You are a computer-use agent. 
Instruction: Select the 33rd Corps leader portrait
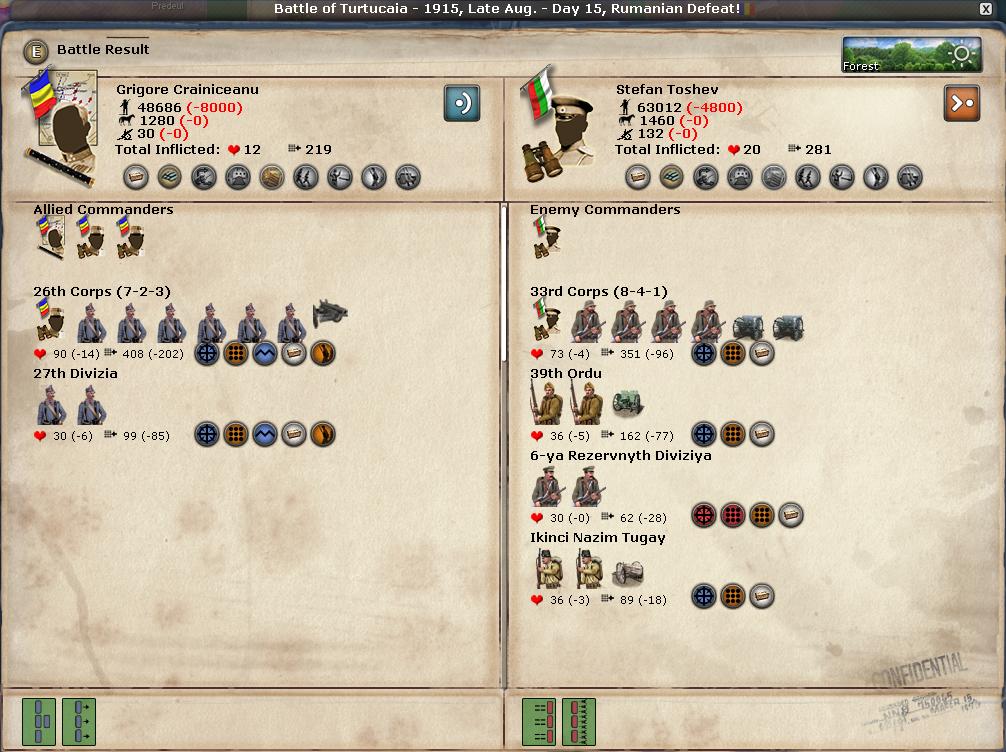546,322
